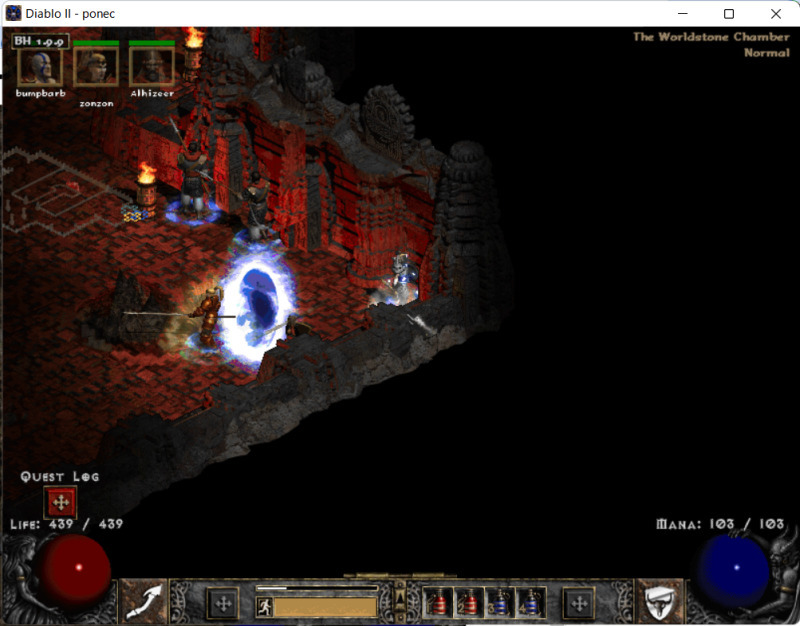This screenshot has width=800, height=626.
Task: Open the left-click attack skill icon
Action: point(143,603)
